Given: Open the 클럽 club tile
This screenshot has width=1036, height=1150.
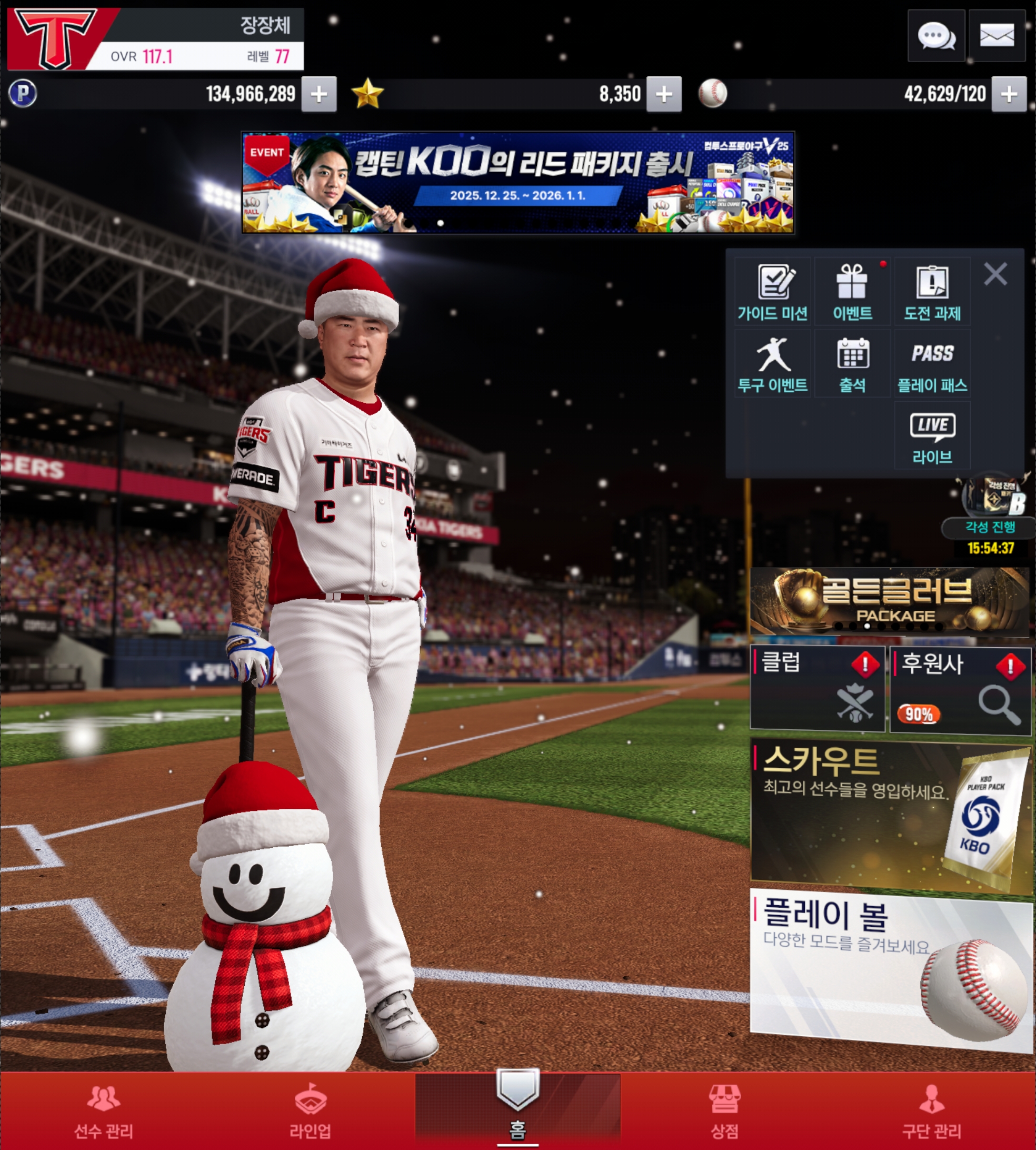Looking at the screenshot, I should (x=817, y=688).
